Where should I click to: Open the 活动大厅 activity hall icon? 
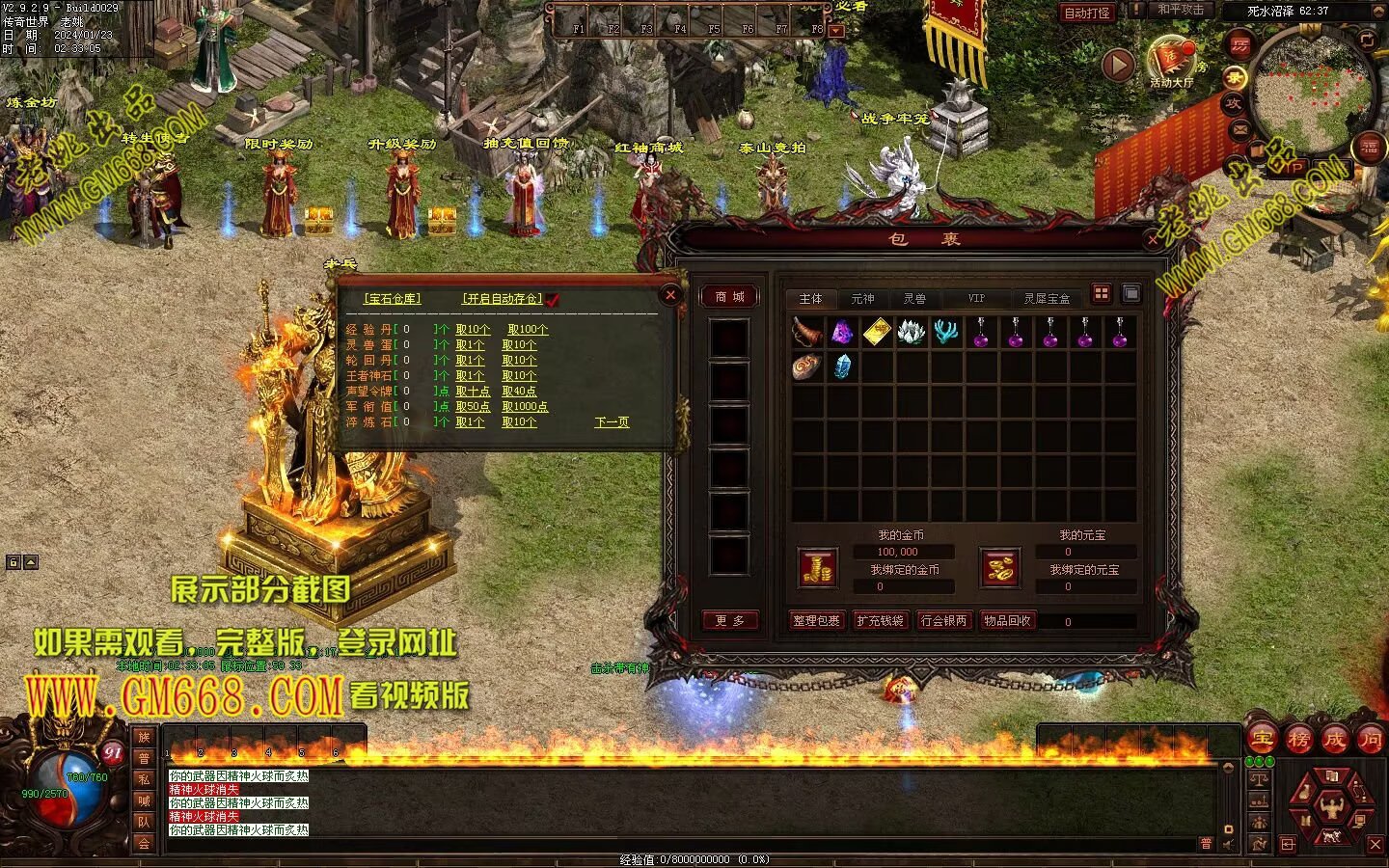[1171, 64]
